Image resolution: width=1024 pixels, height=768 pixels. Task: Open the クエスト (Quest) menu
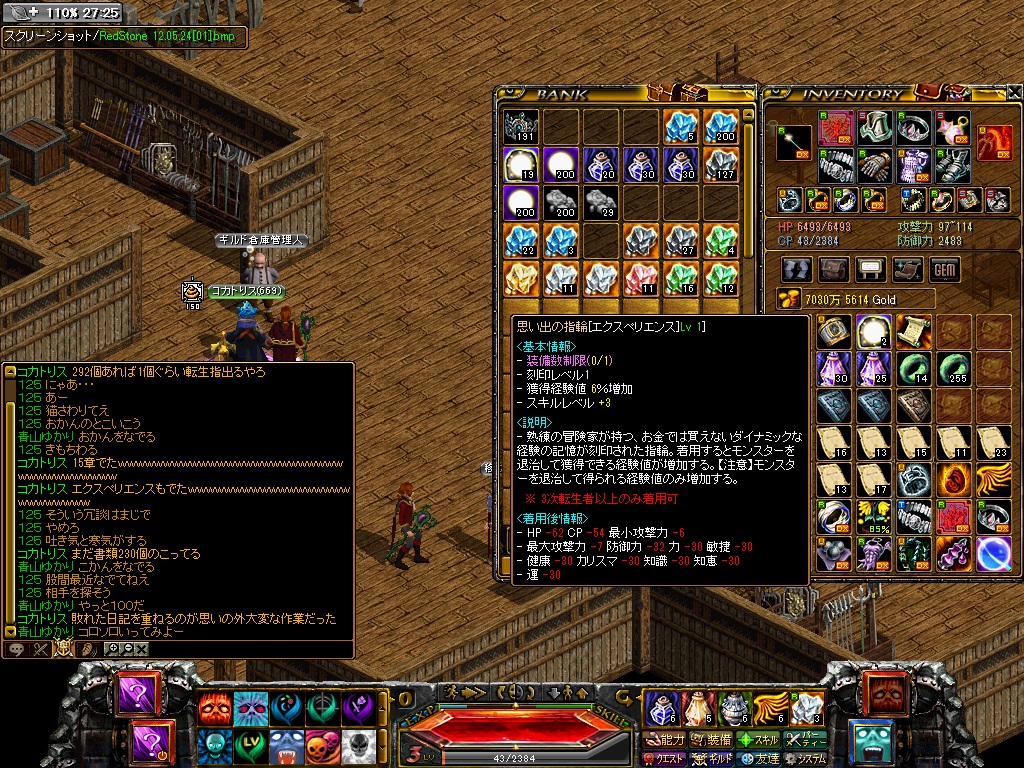pyautogui.click(x=663, y=759)
